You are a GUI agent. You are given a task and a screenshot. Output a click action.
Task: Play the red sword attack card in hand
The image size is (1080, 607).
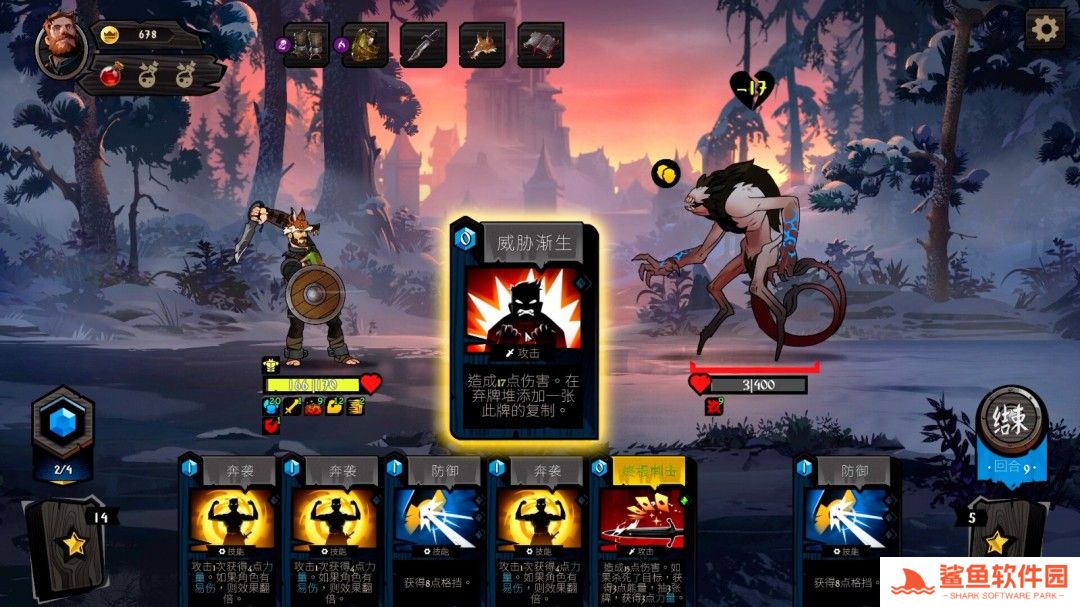click(640, 530)
